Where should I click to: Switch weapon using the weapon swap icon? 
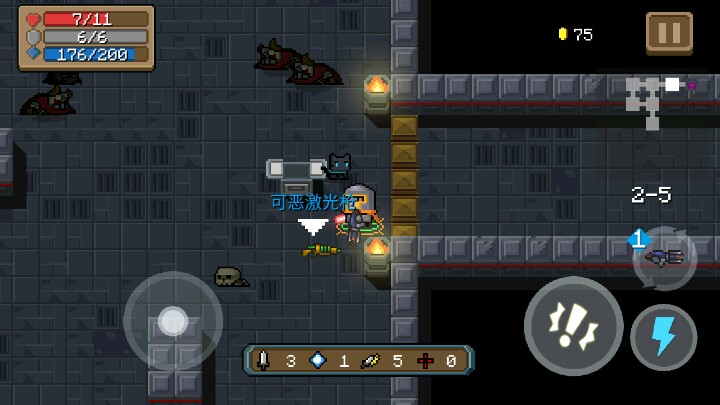[x=663, y=257]
